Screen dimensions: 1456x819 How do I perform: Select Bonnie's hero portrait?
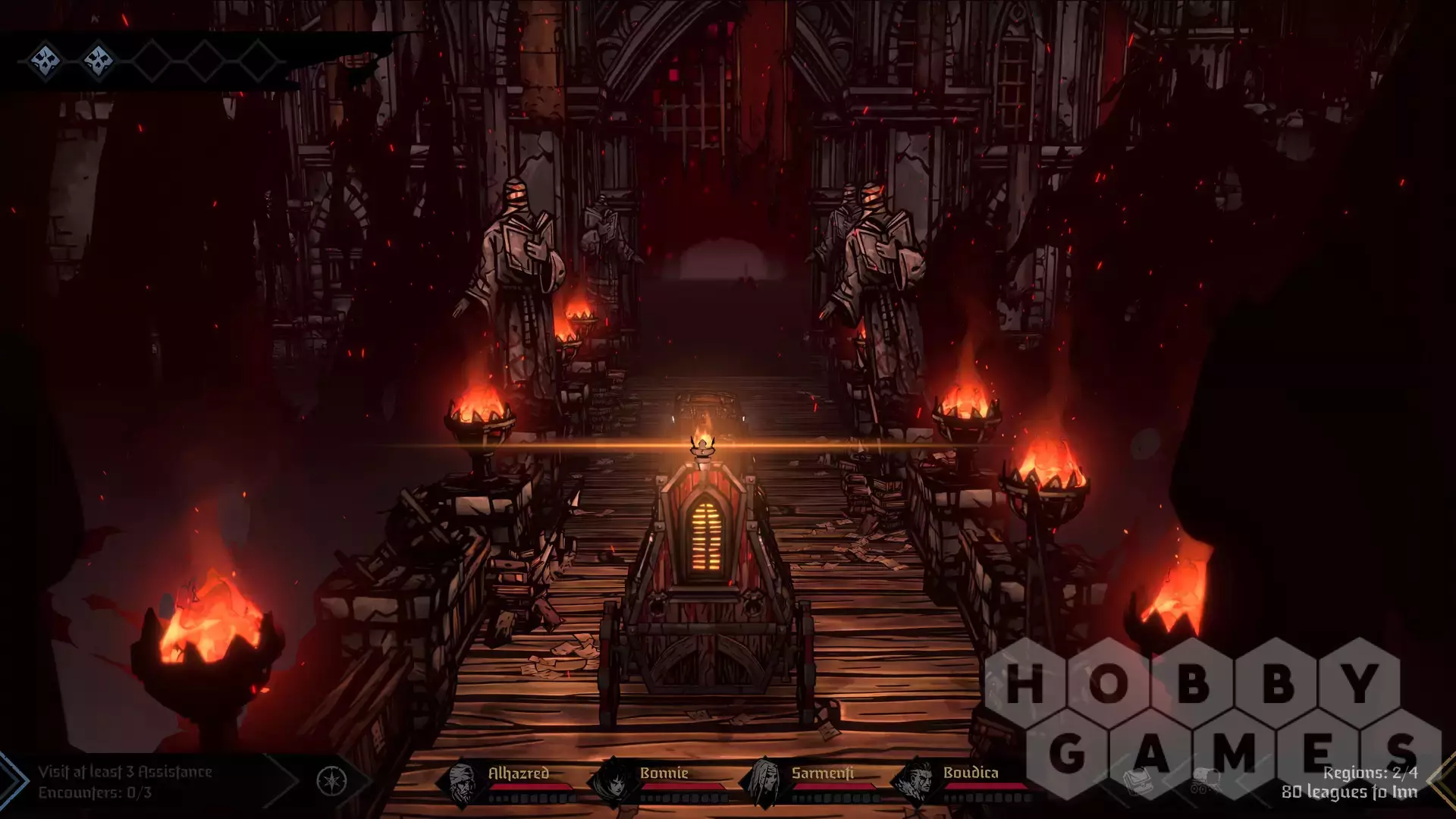tap(613, 783)
